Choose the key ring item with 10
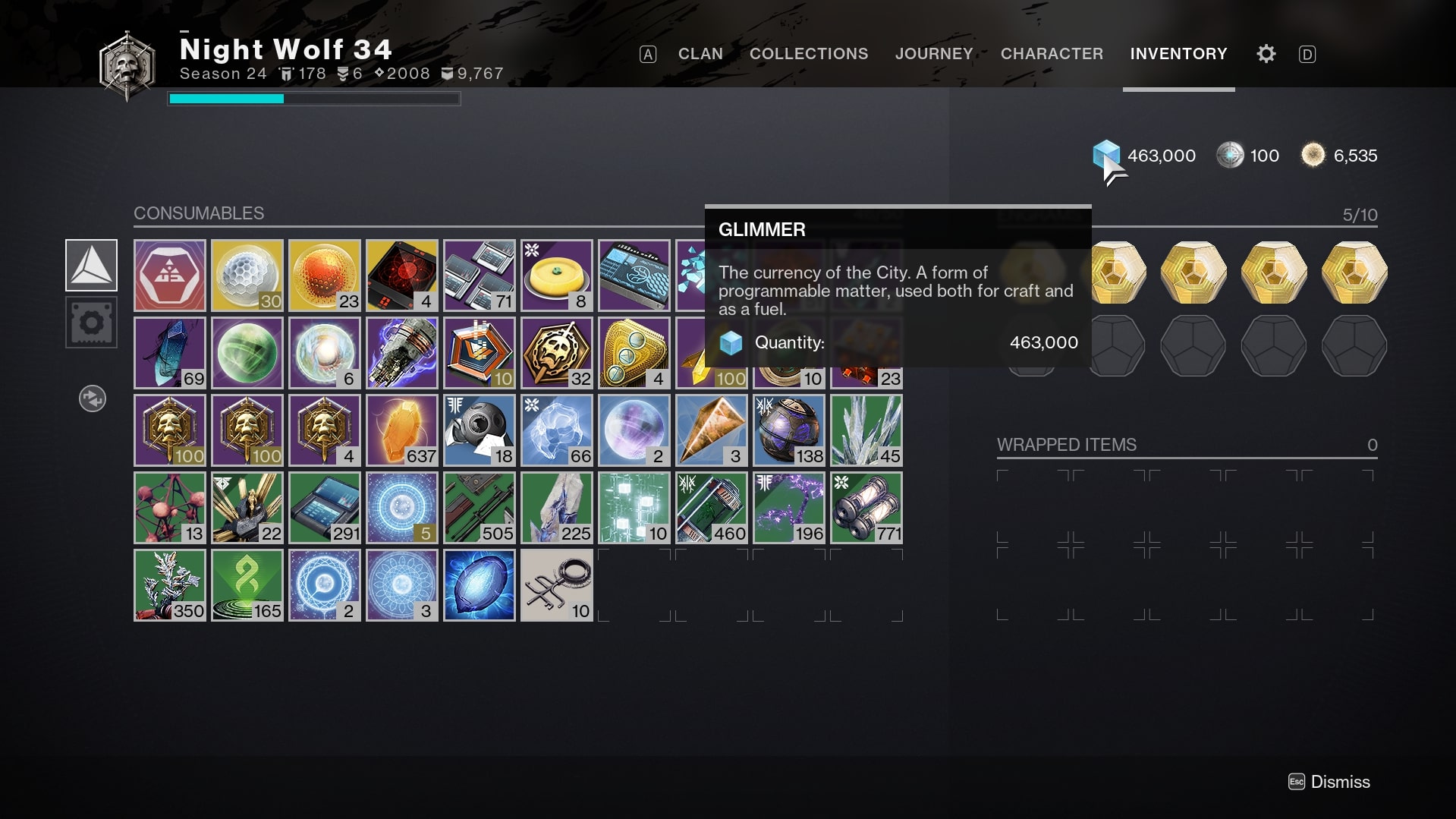1456x819 pixels. click(x=556, y=584)
